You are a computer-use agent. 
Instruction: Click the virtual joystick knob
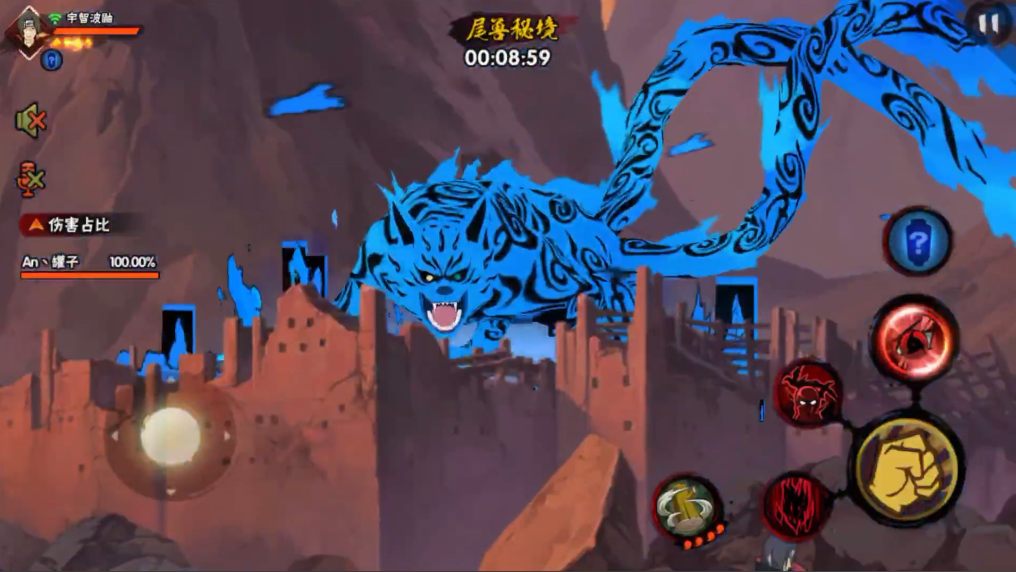pyautogui.click(x=170, y=437)
